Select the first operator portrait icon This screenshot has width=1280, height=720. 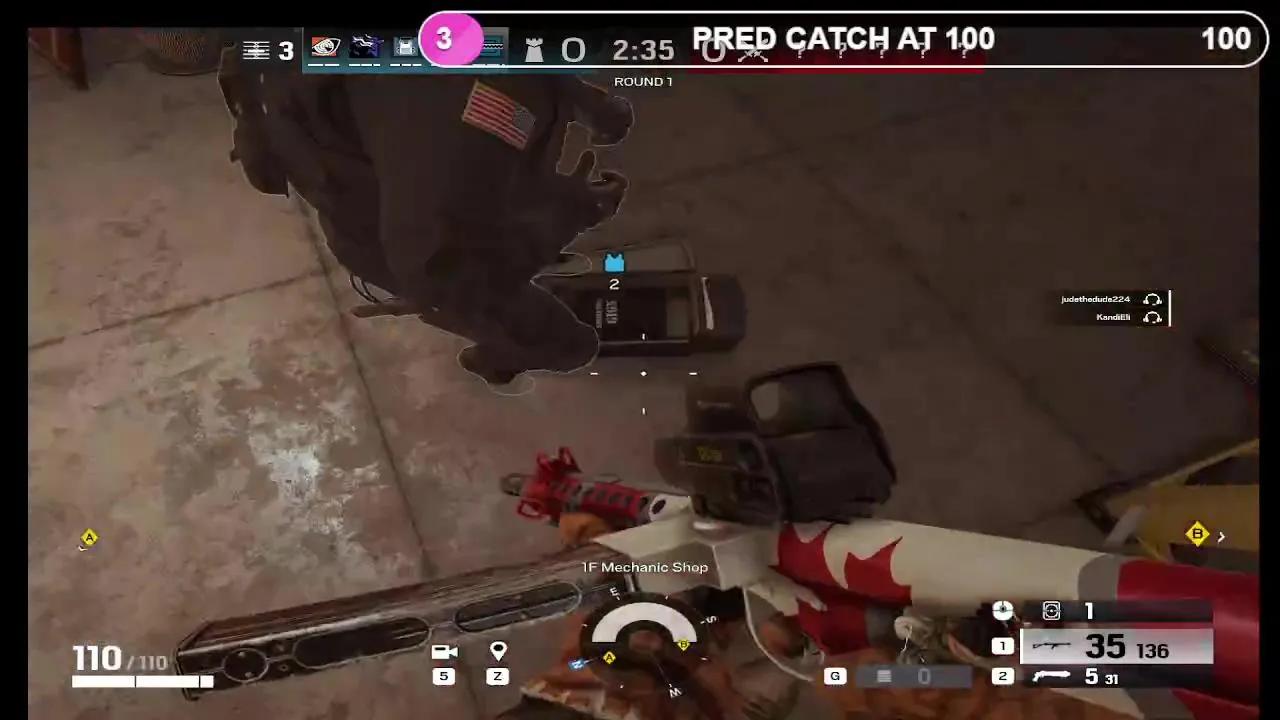pos(325,47)
